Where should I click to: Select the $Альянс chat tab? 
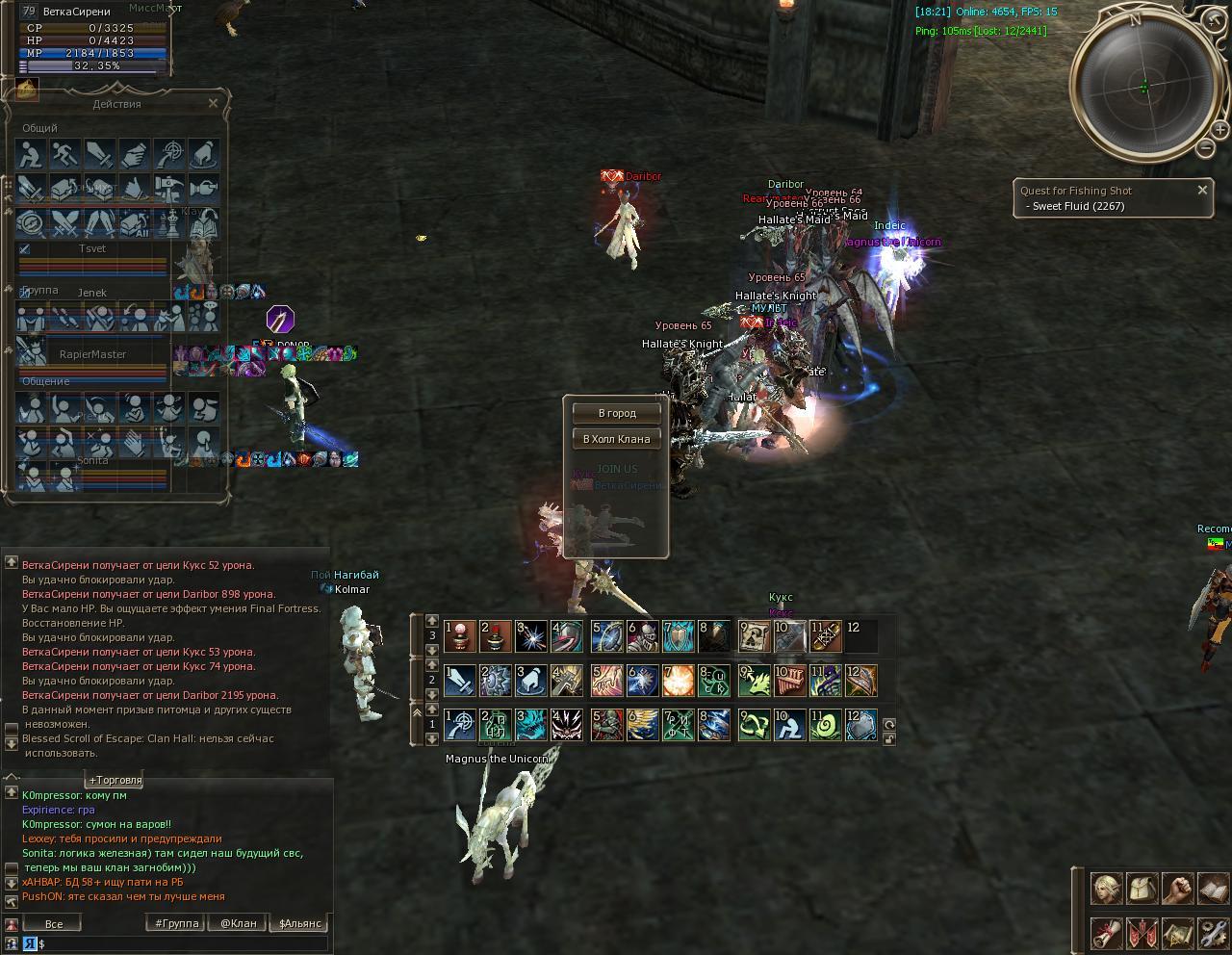point(299,923)
